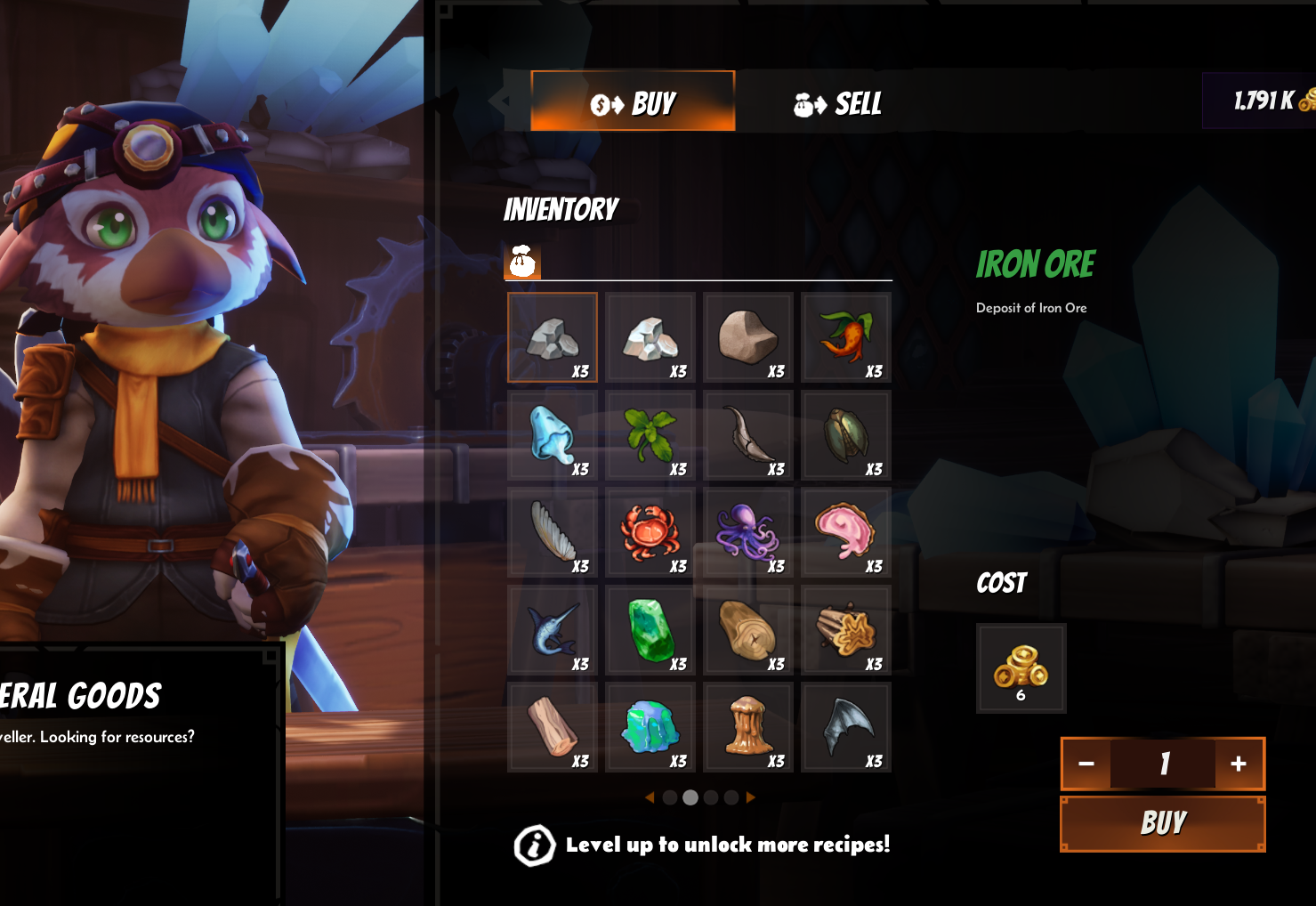
Task: Choose the orange carrot item
Action: [845, 338]
